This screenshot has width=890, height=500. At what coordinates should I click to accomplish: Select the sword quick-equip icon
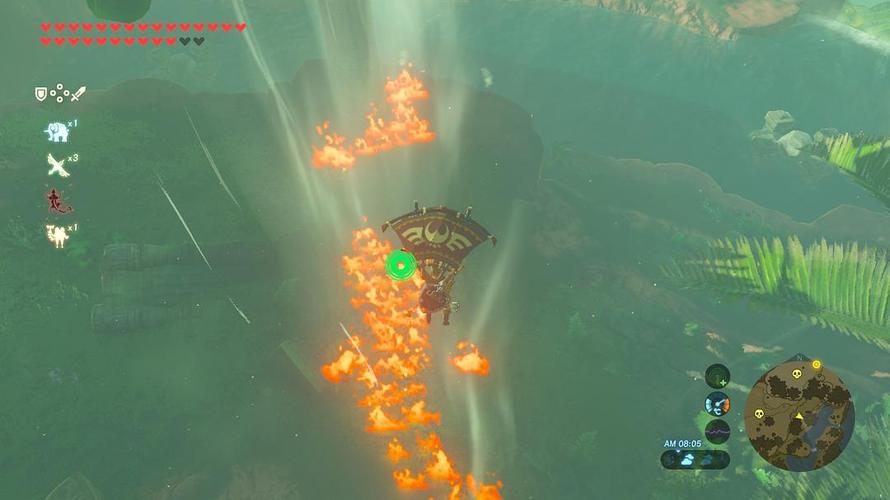78,94
